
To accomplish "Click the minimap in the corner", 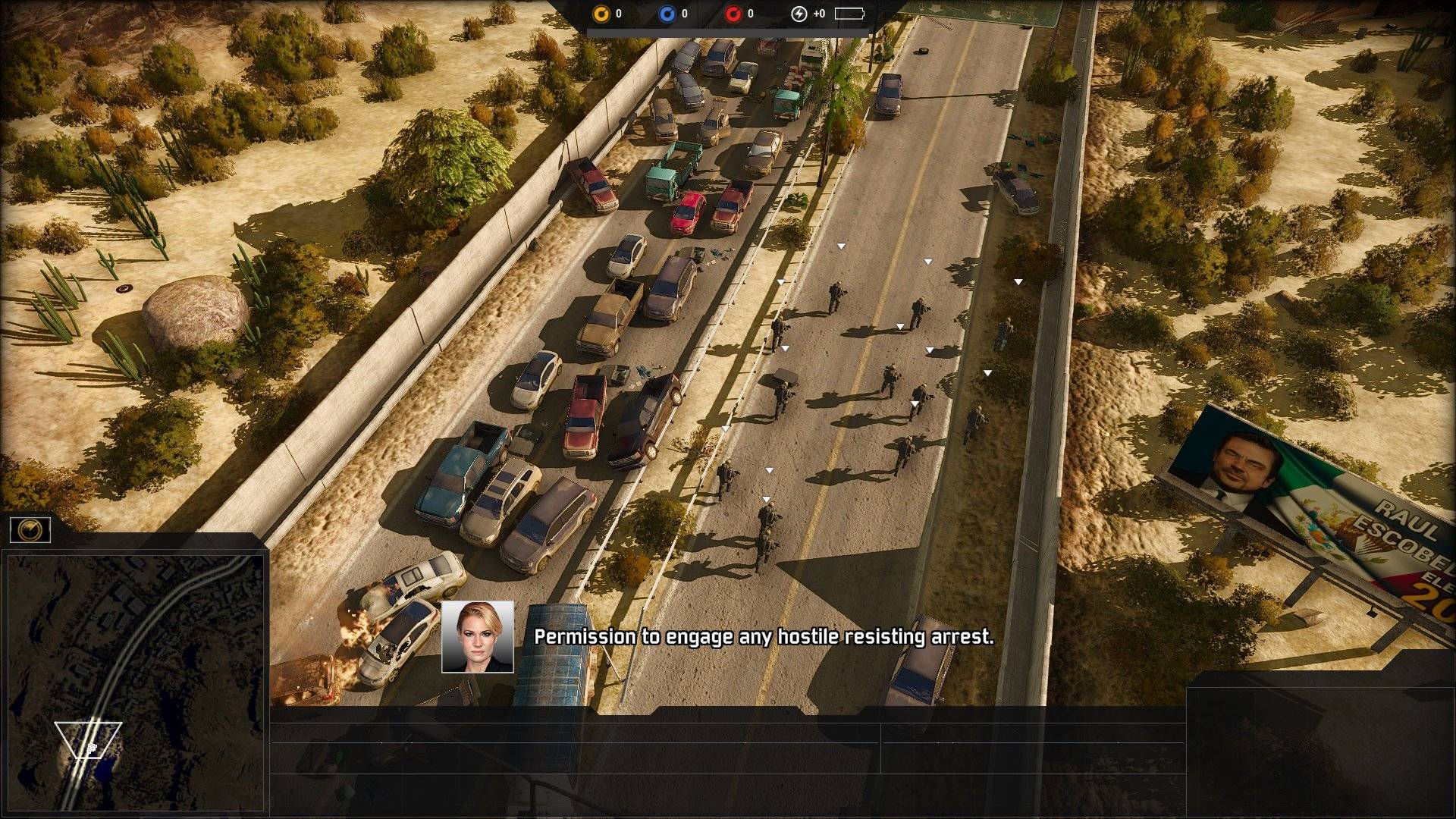I will point(135,682).
